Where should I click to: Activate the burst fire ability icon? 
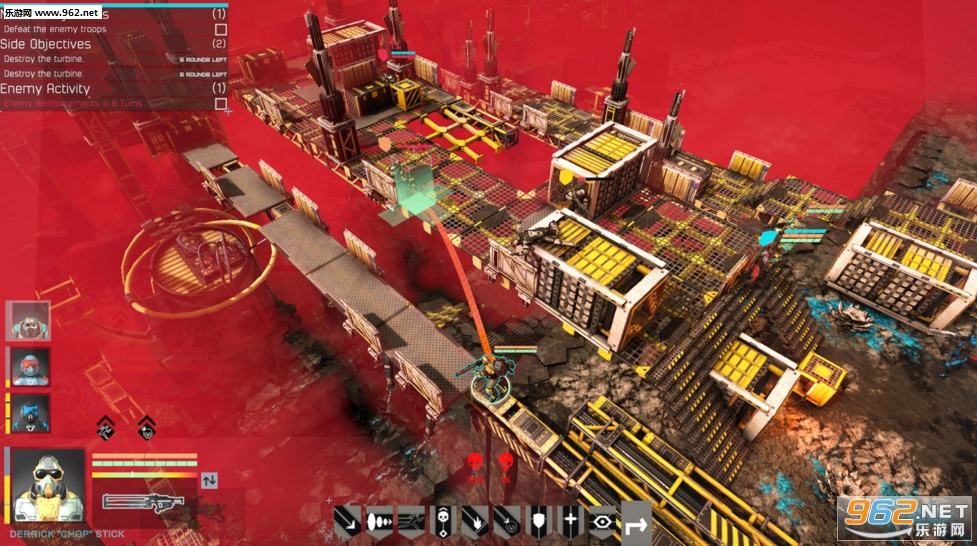(x=379, y=521)
